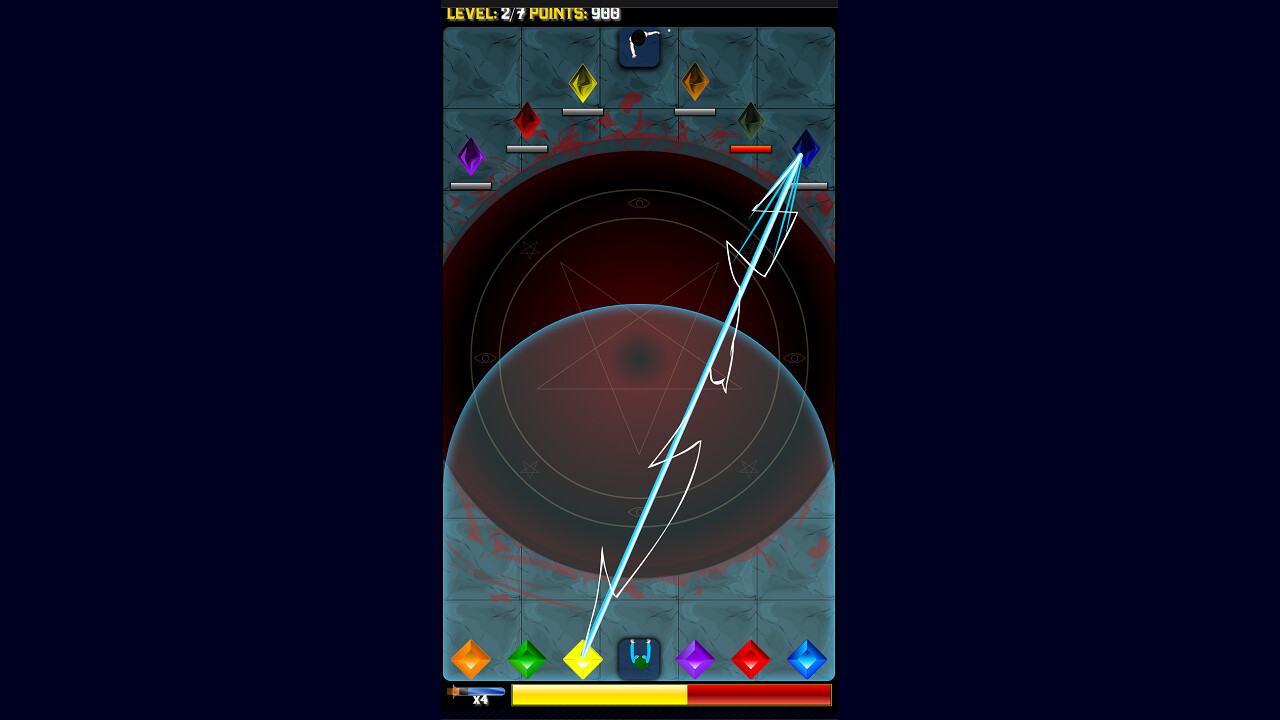Click the slingshot launcher icon in the bottom row
Image resolution: width=1280 pixels, height=720 pixels.
[639, 658]
